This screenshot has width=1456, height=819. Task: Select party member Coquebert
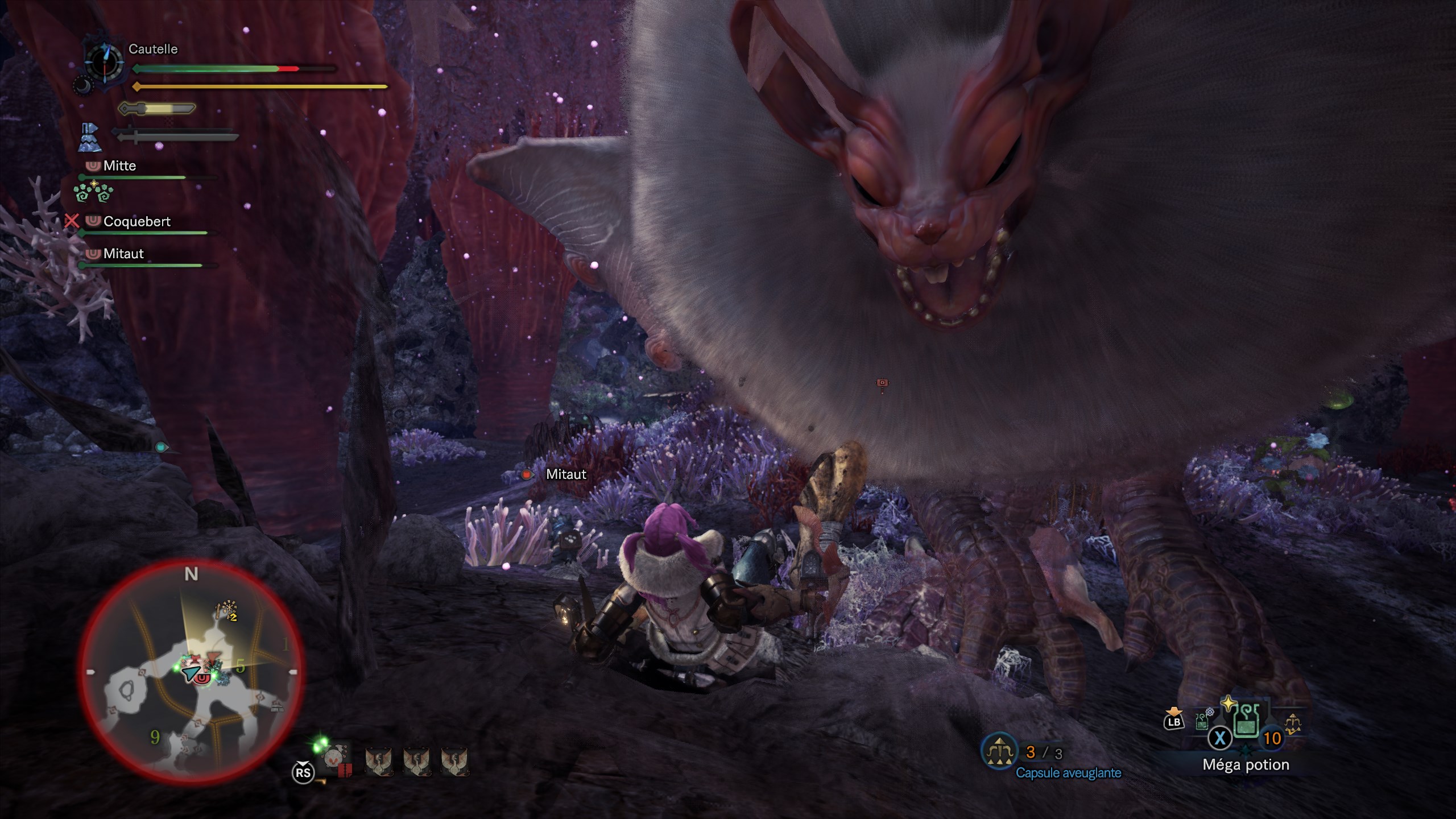click(136, 222)
